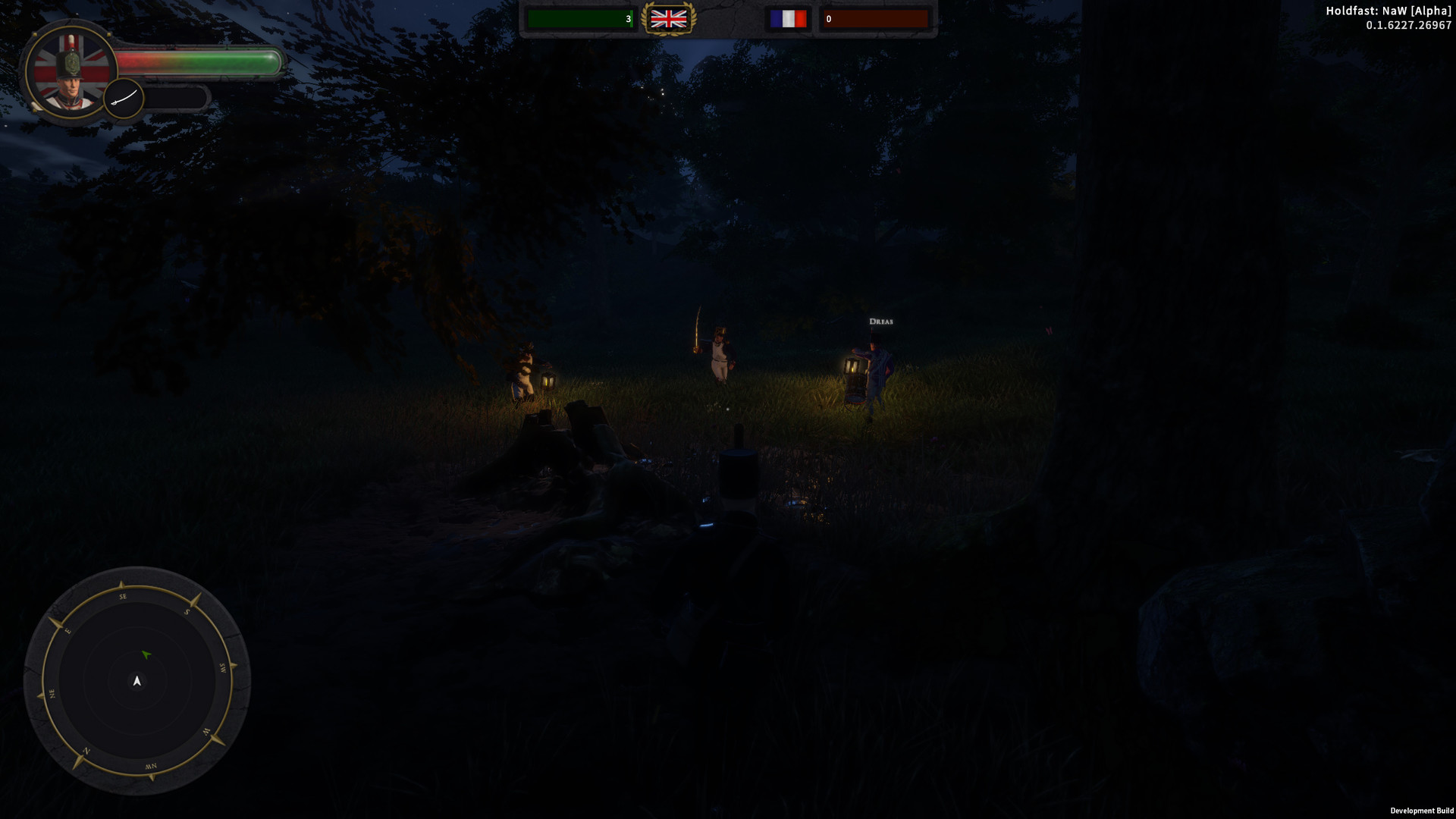
Task: Click the British Union Jack emblem on scoreboard
Action: pyautogui.click(x=670, y=19)
